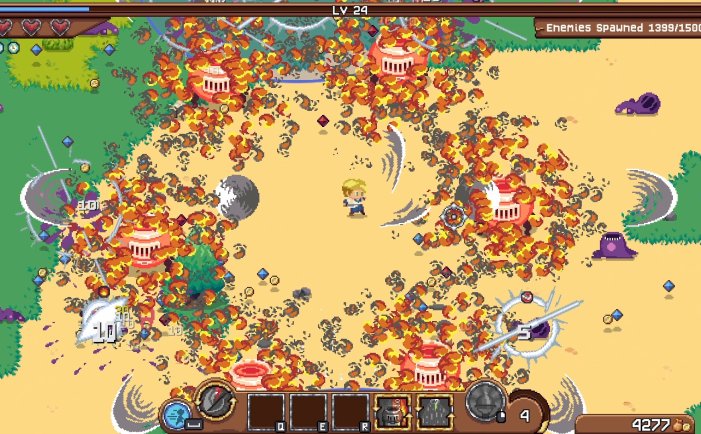Use the flaming brazier item slot
The image size is (701, 434).
tap(391, 411)
